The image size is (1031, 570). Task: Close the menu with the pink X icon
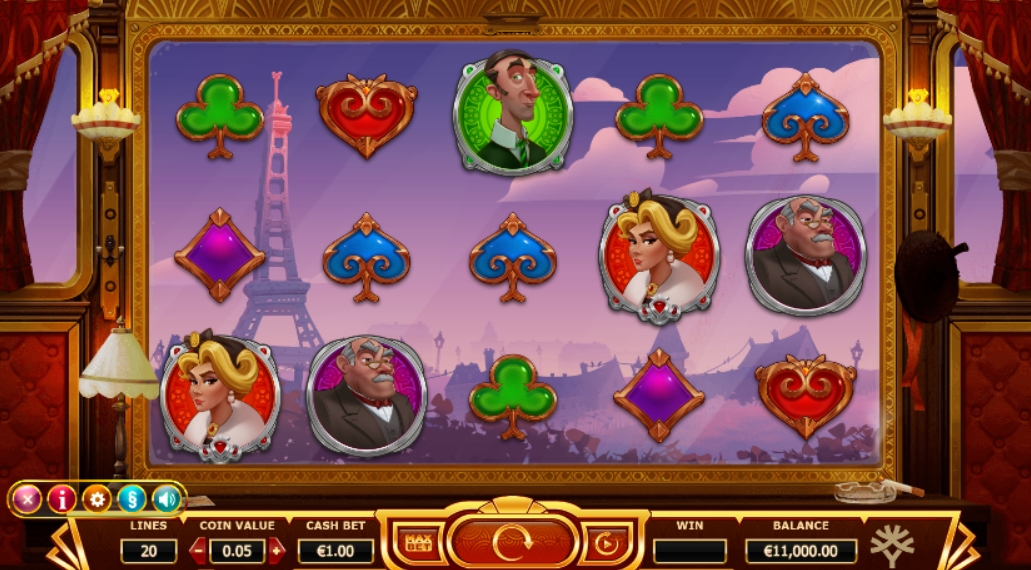pos(27,498)
